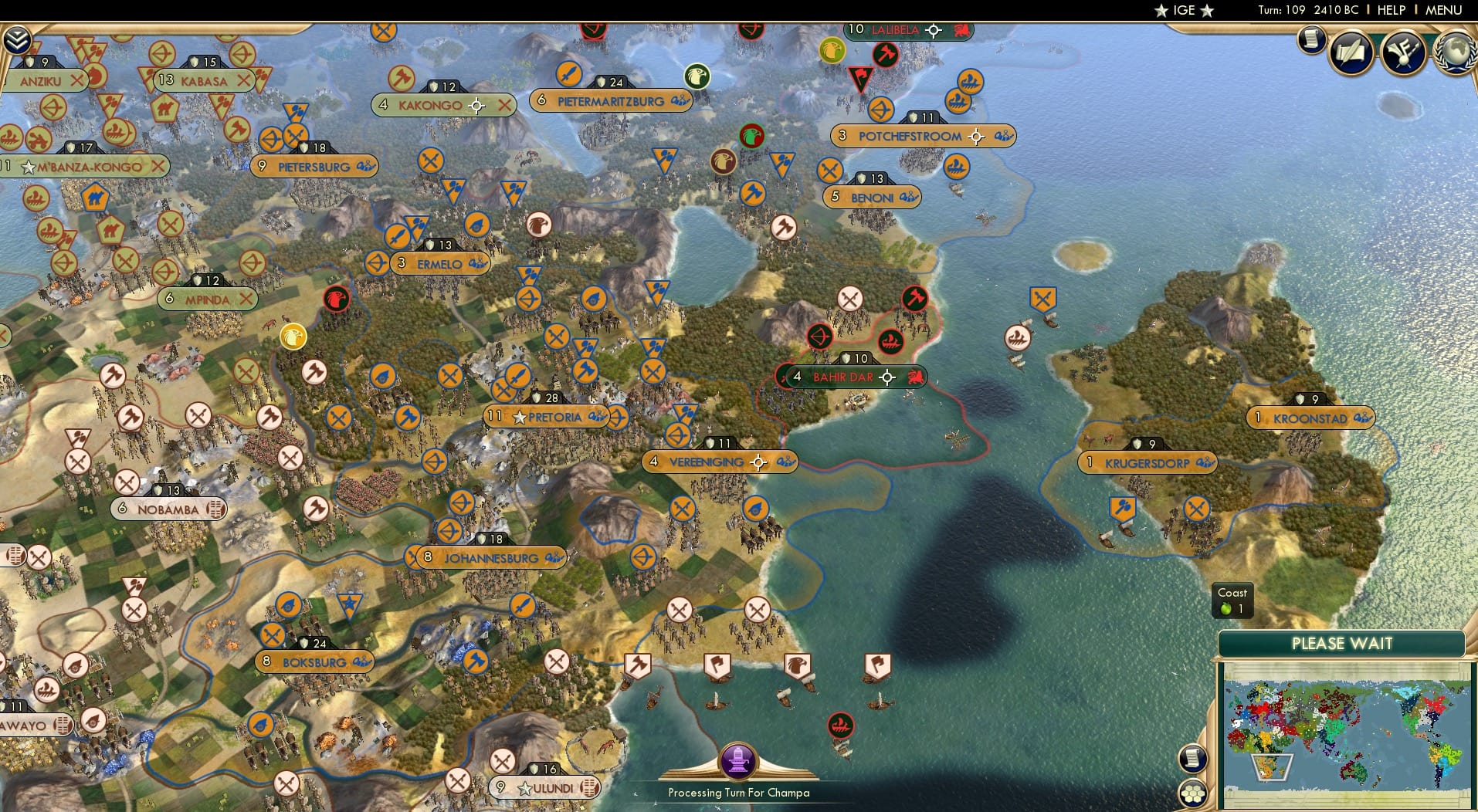Open the Notification Log scroll icon
This screenshot has height=812, width=1478.
click(x=1311, y=40)
